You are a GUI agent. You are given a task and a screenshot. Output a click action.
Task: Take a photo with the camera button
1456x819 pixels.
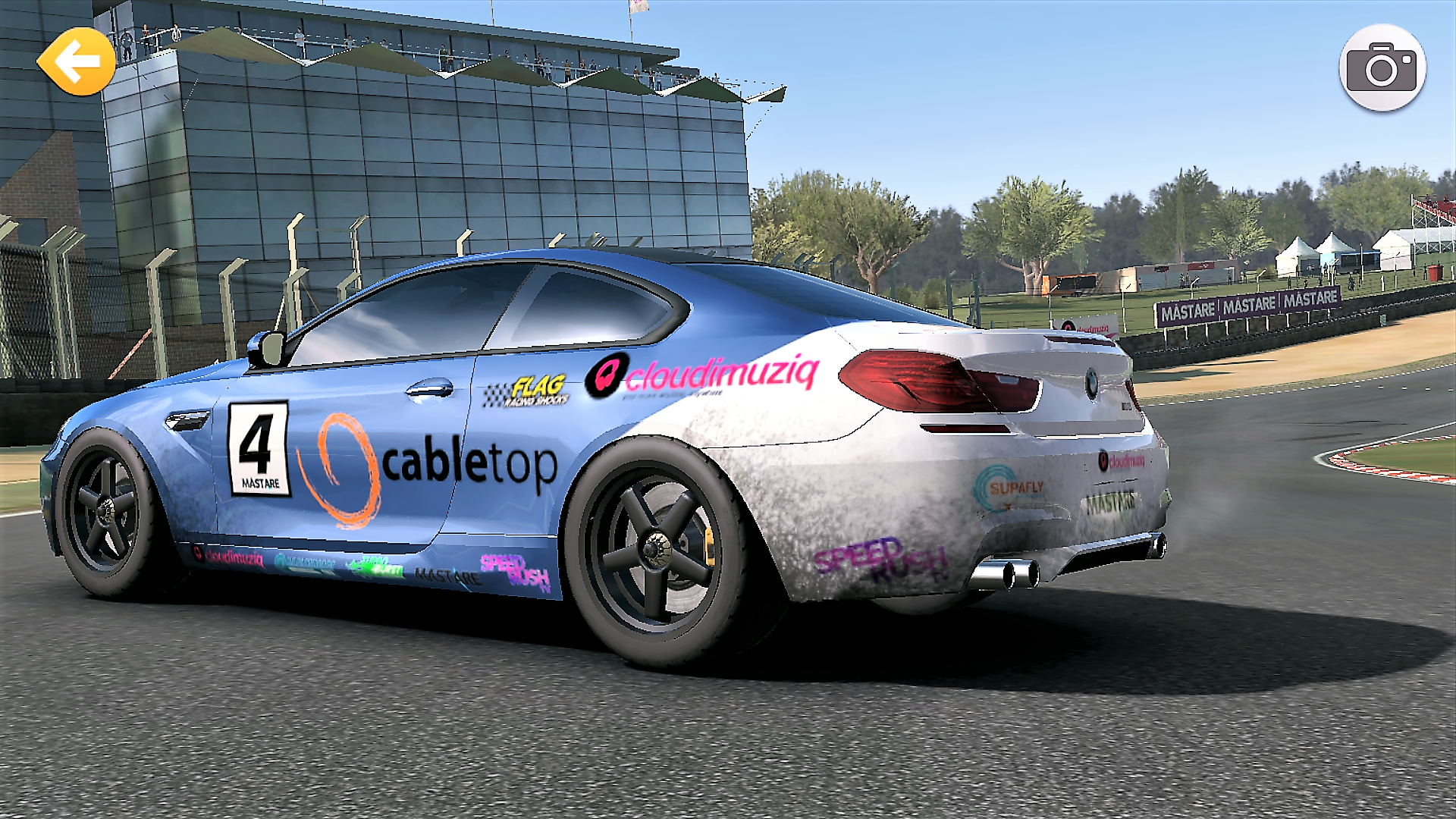point(1382,68)
